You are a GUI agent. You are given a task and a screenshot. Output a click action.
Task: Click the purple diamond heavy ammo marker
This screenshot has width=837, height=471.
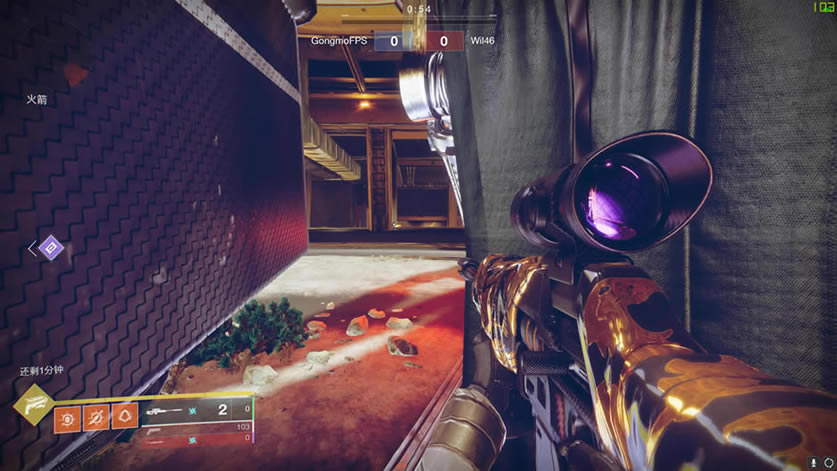(51, 248)
